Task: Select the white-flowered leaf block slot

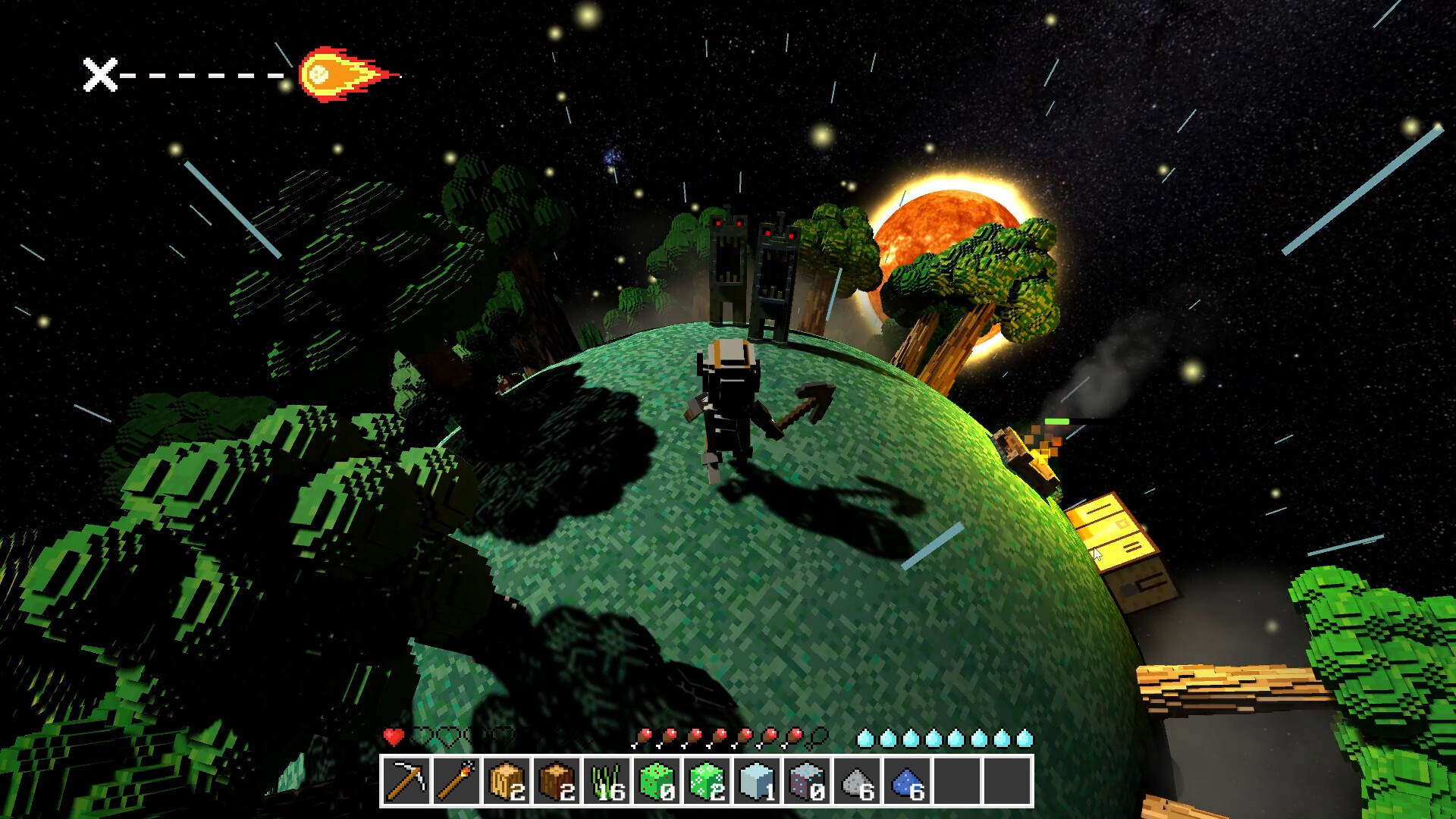Action: [707, 781]
